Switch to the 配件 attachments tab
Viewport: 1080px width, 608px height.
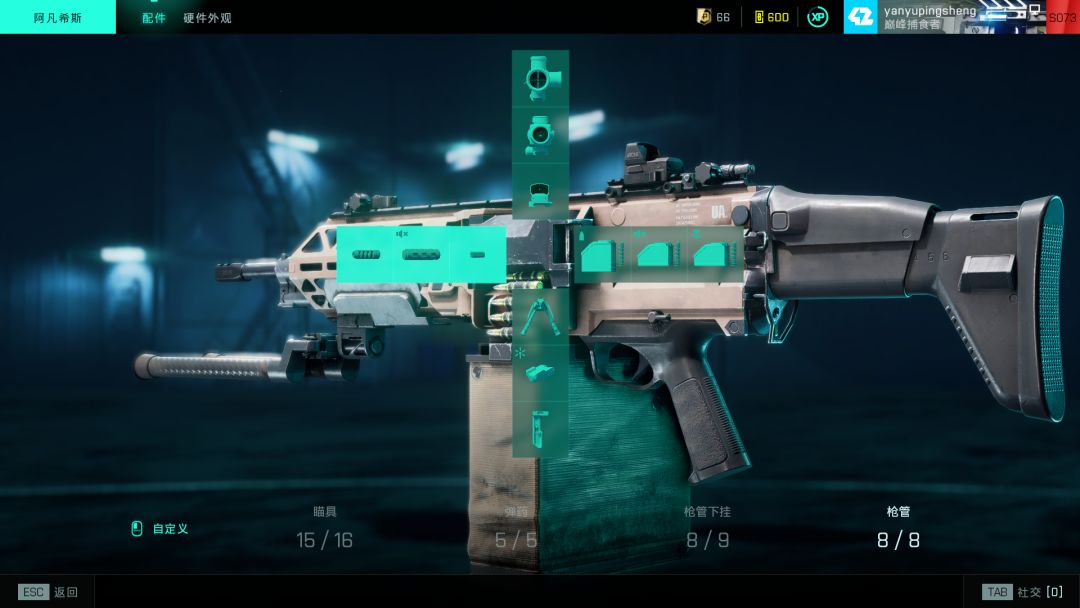tap(154, 18)
